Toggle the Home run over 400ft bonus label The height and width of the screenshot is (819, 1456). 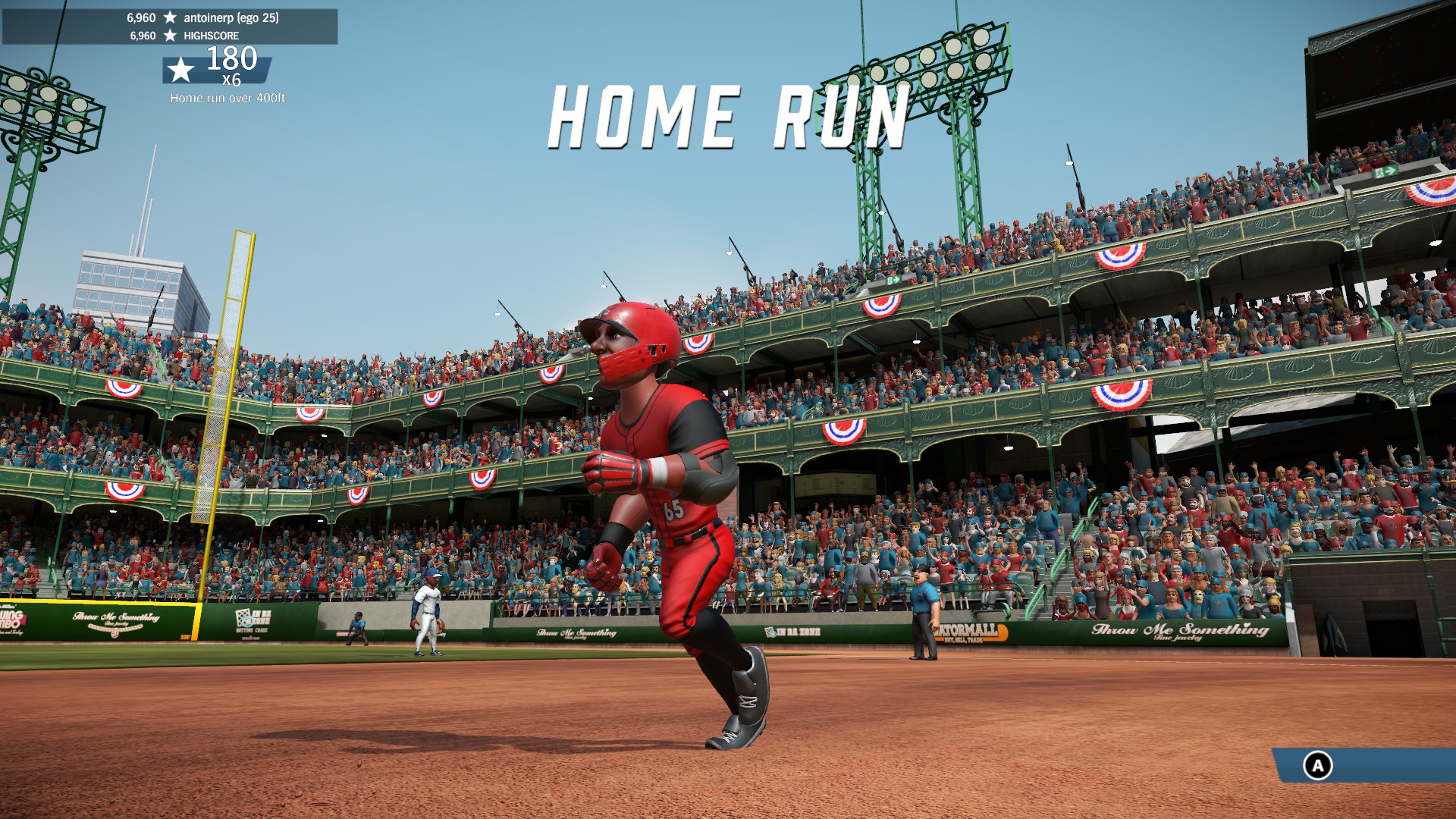point(227,97)
